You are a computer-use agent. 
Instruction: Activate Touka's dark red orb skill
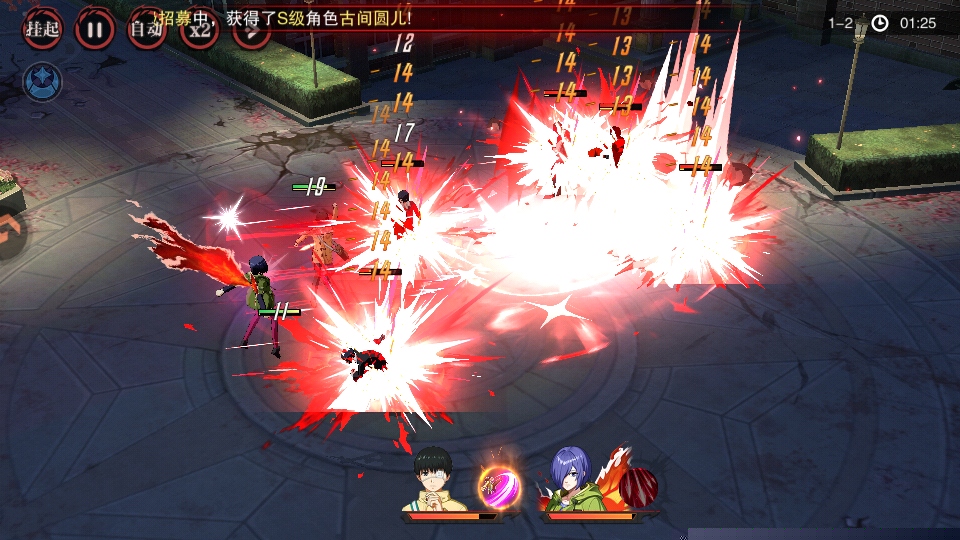pyautogui.click(x=637, y=485)
